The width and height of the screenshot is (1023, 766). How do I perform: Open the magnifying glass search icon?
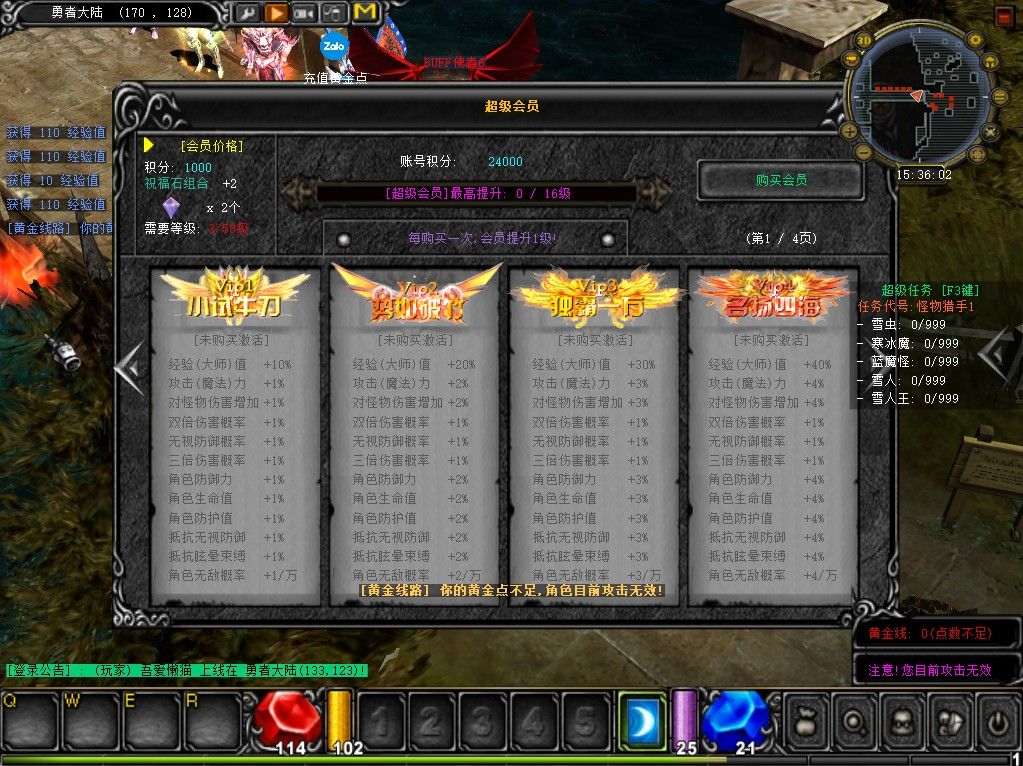point(854,719)
